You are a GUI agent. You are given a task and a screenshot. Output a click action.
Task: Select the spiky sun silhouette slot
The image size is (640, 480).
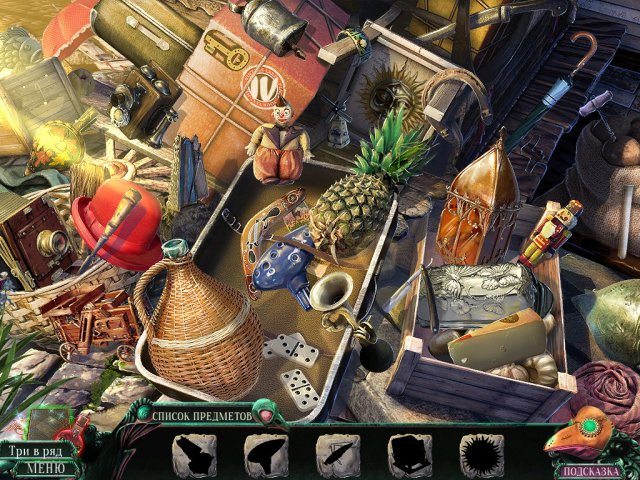pos(479,453)
